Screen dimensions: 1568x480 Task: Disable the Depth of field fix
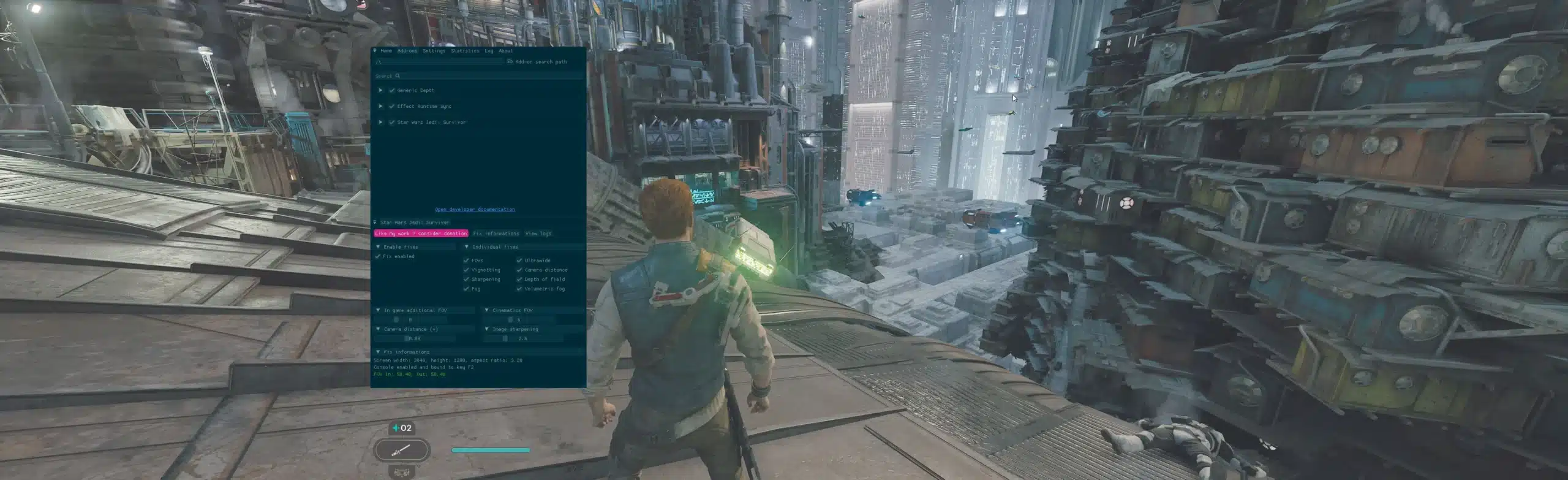pos(519,280)
